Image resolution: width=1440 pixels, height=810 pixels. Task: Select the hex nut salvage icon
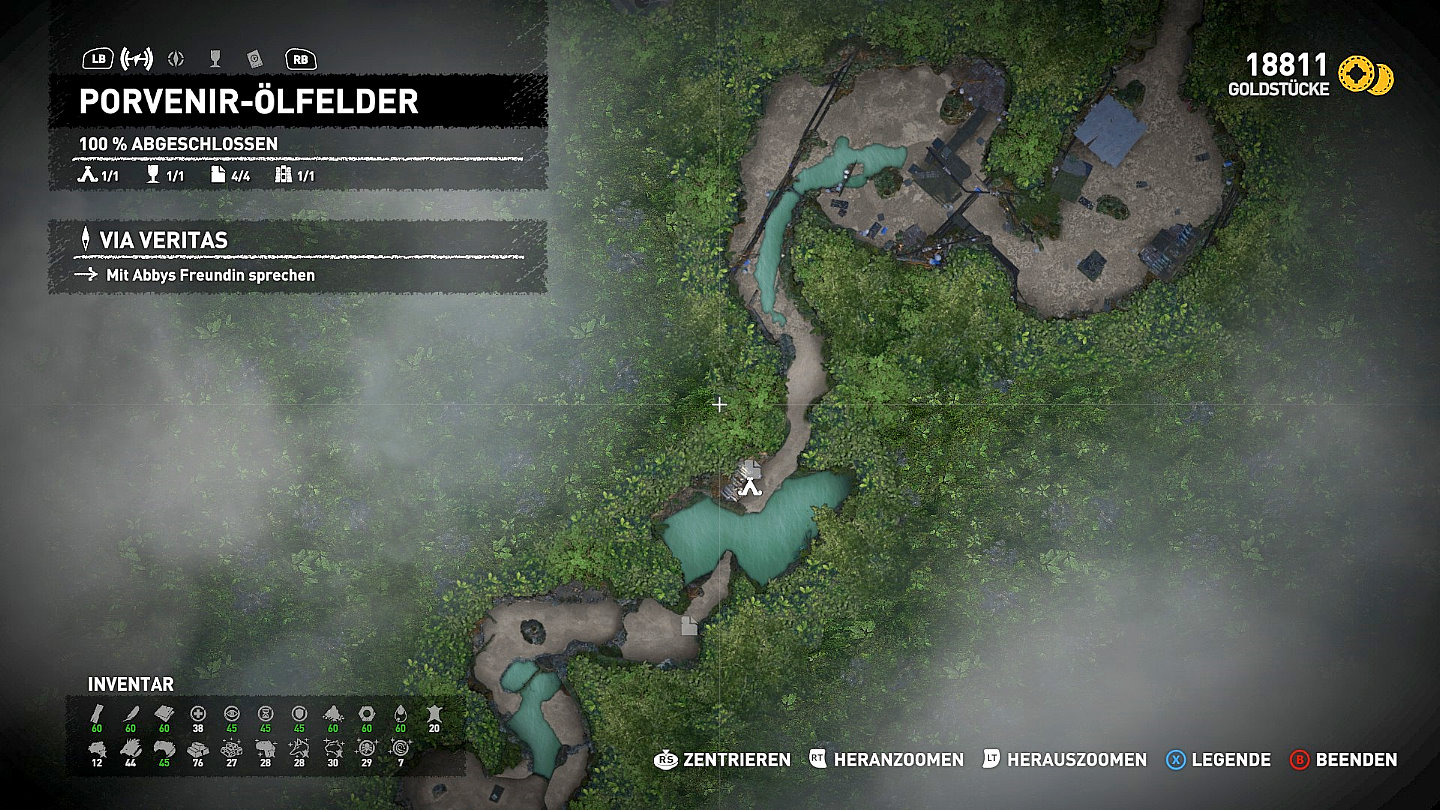pos(366,713)
